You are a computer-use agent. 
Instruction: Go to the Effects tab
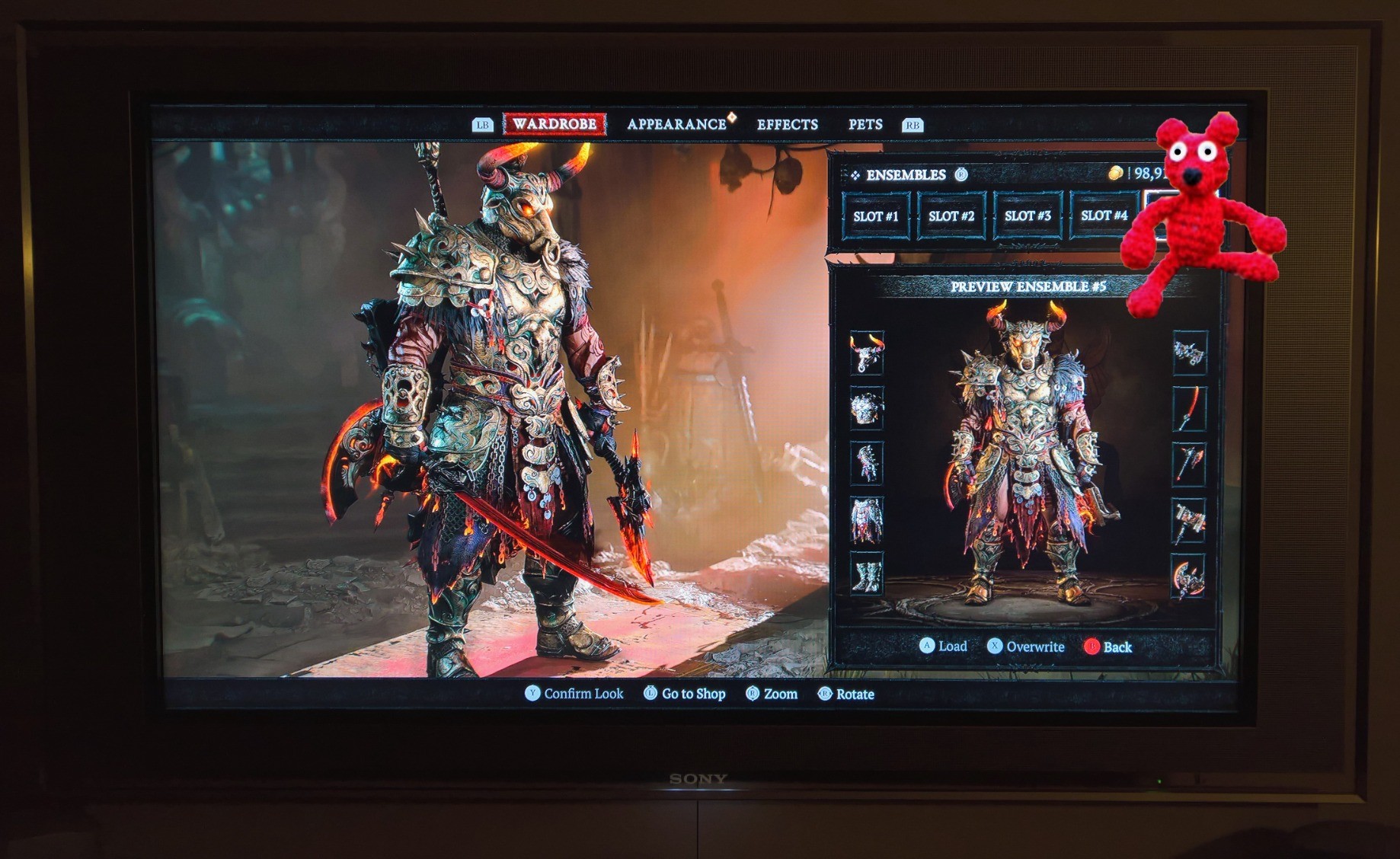[x=787, y=124]
